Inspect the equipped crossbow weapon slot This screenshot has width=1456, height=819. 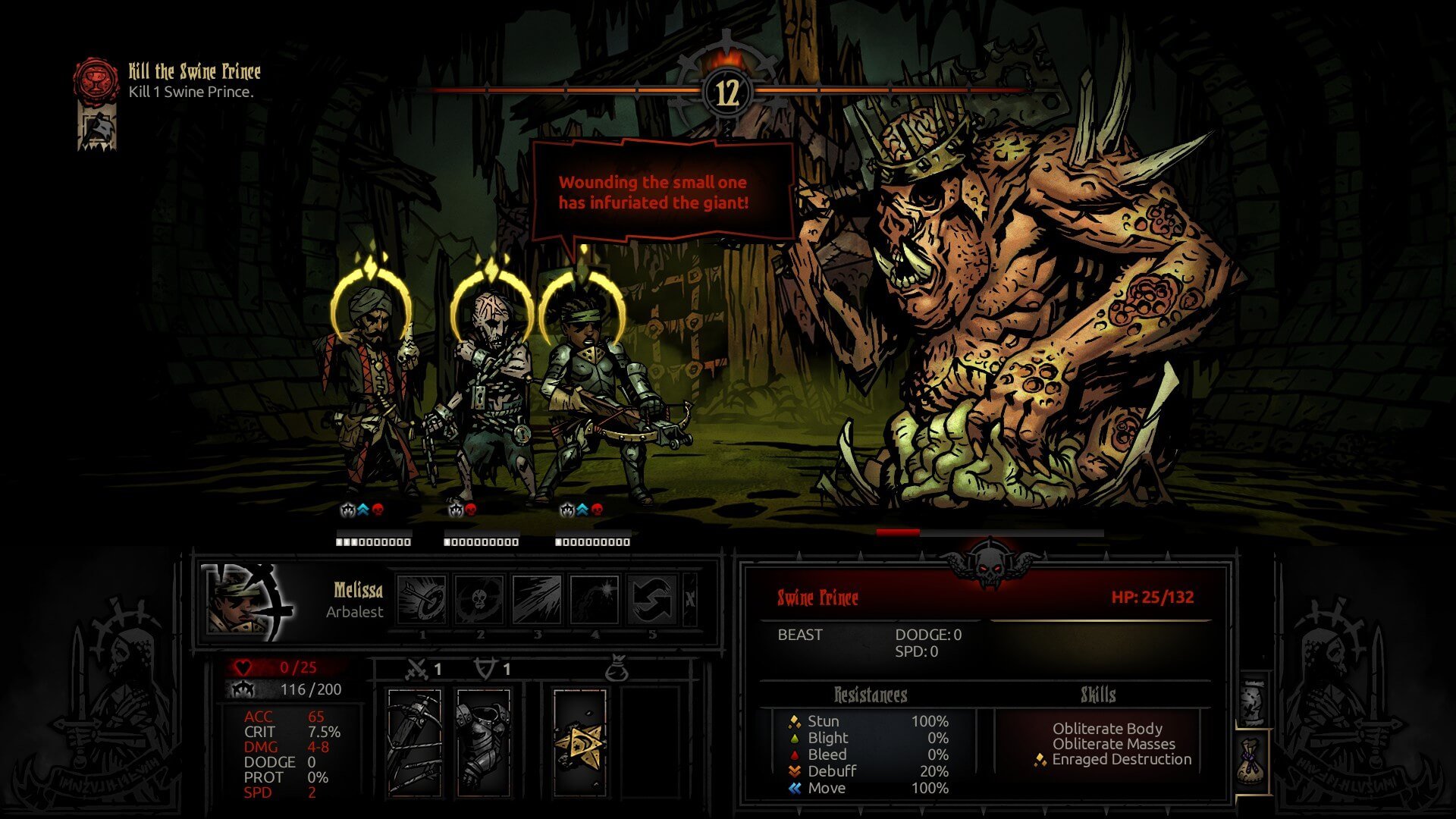[414, 742]
